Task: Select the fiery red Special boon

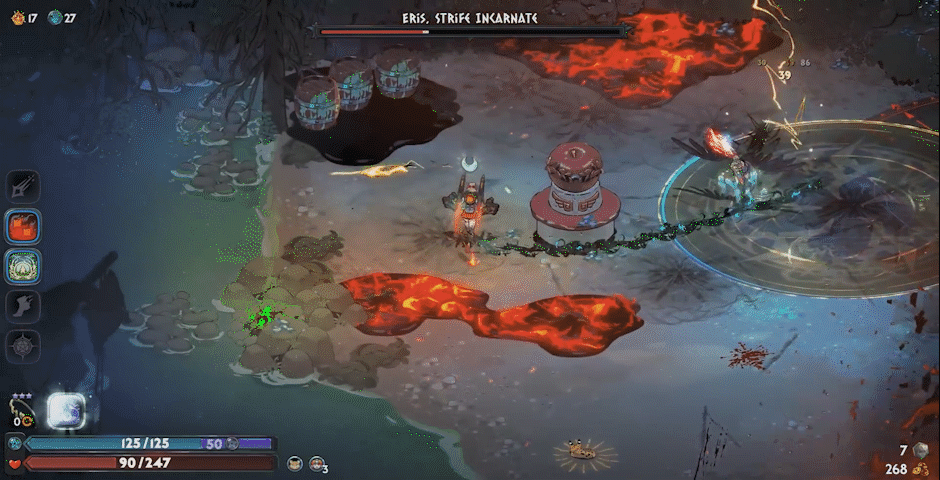Action: coord(24,226)
